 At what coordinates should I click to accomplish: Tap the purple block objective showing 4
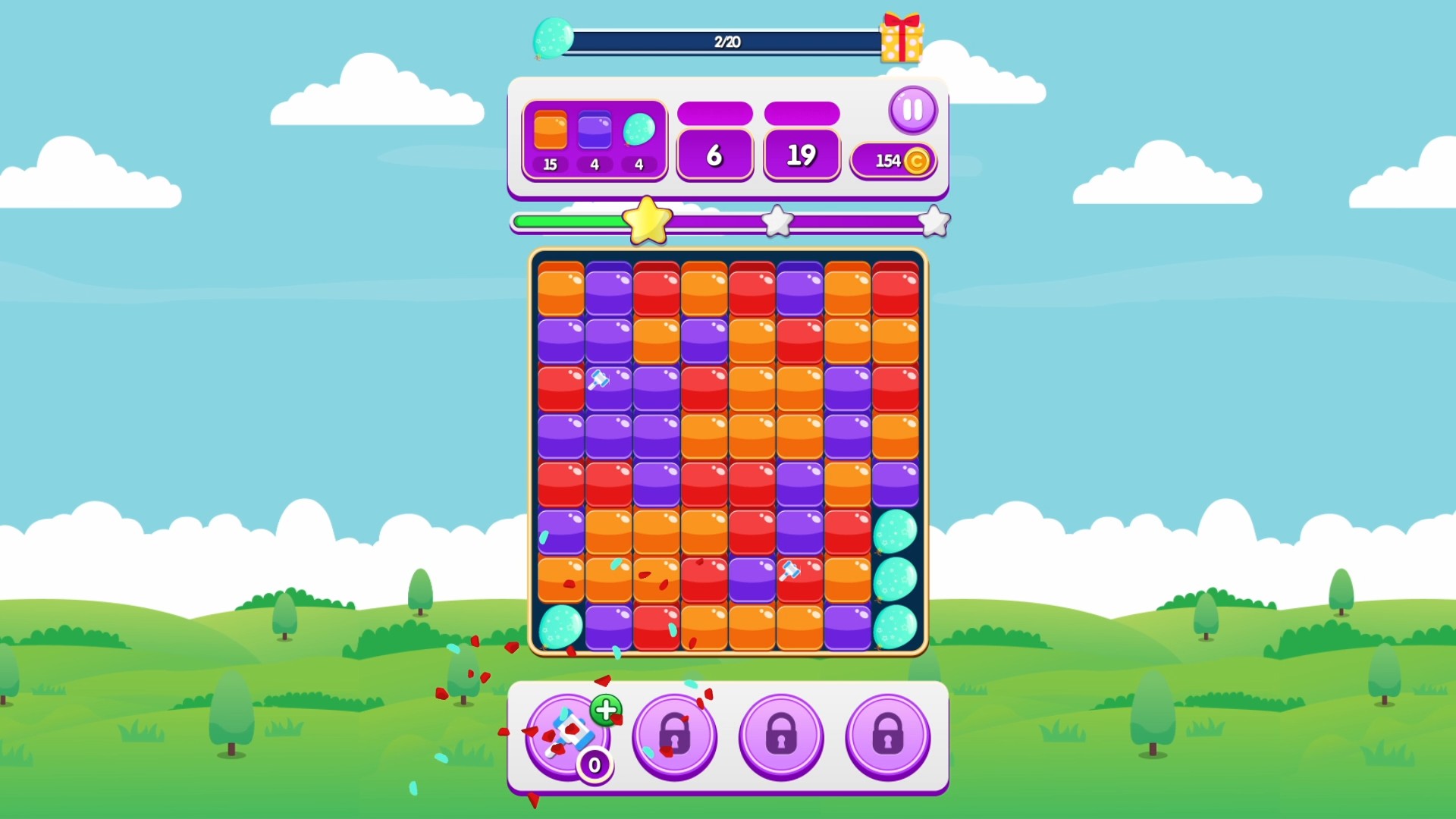(595, 136)
